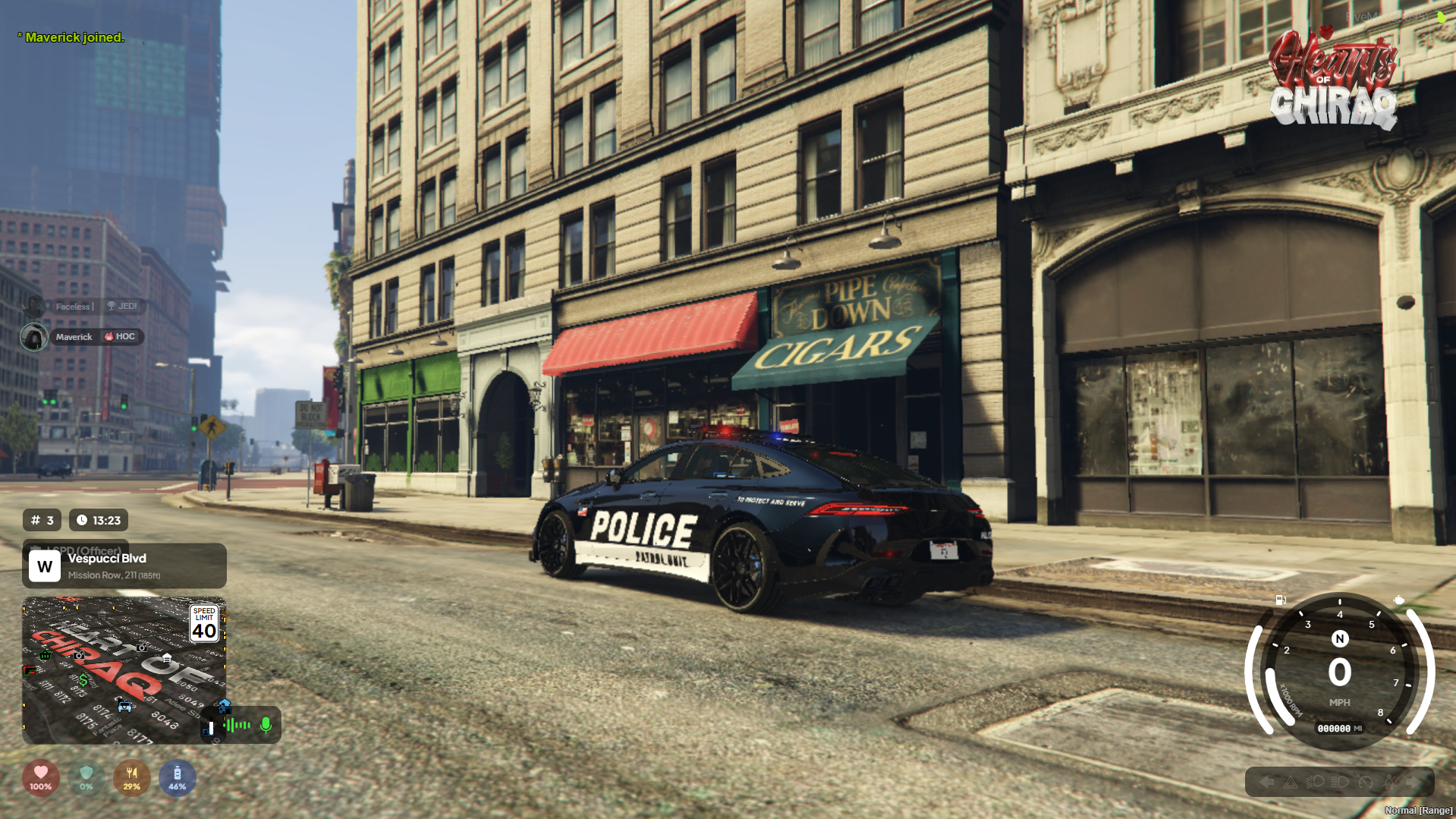Click the player ID number badge
Image resolution: width=1456 pixels, height=819 pixels.
pos(42,521)
